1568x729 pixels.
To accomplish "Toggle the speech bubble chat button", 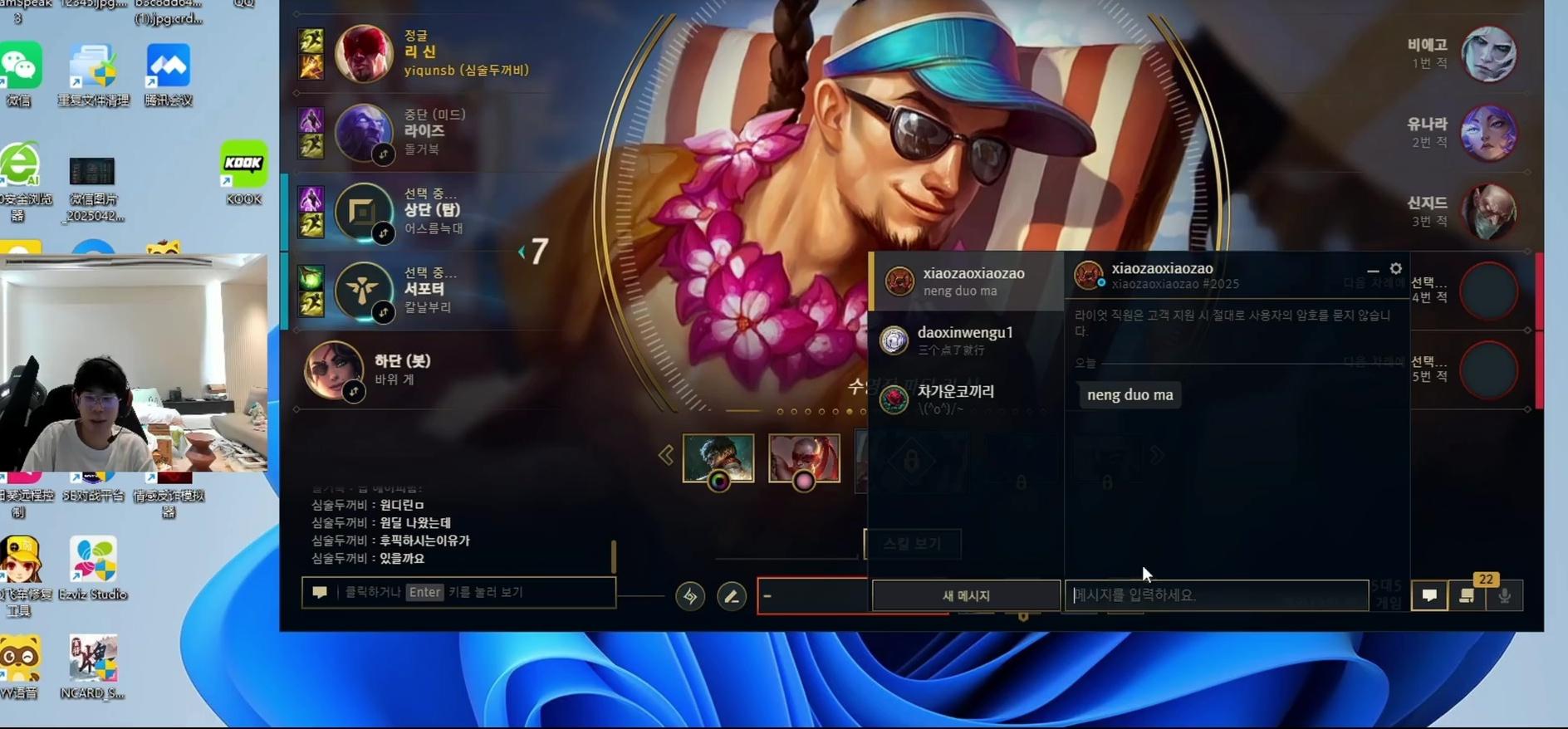I will pyautogui.click(x=1429, y=595).
